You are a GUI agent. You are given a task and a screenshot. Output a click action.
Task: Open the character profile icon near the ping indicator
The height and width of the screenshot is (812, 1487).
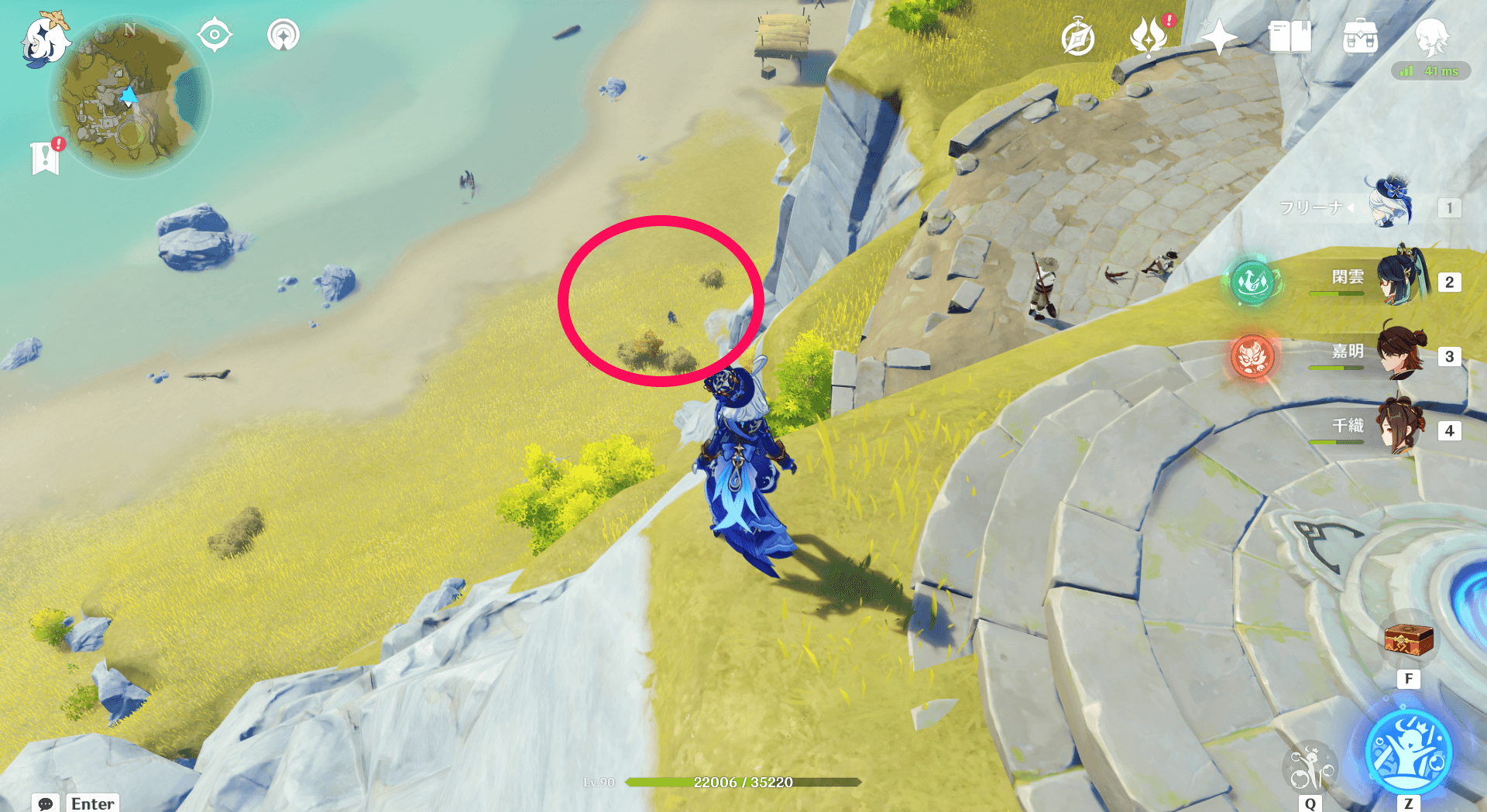pyautogui.click(x=1434, y=36)
